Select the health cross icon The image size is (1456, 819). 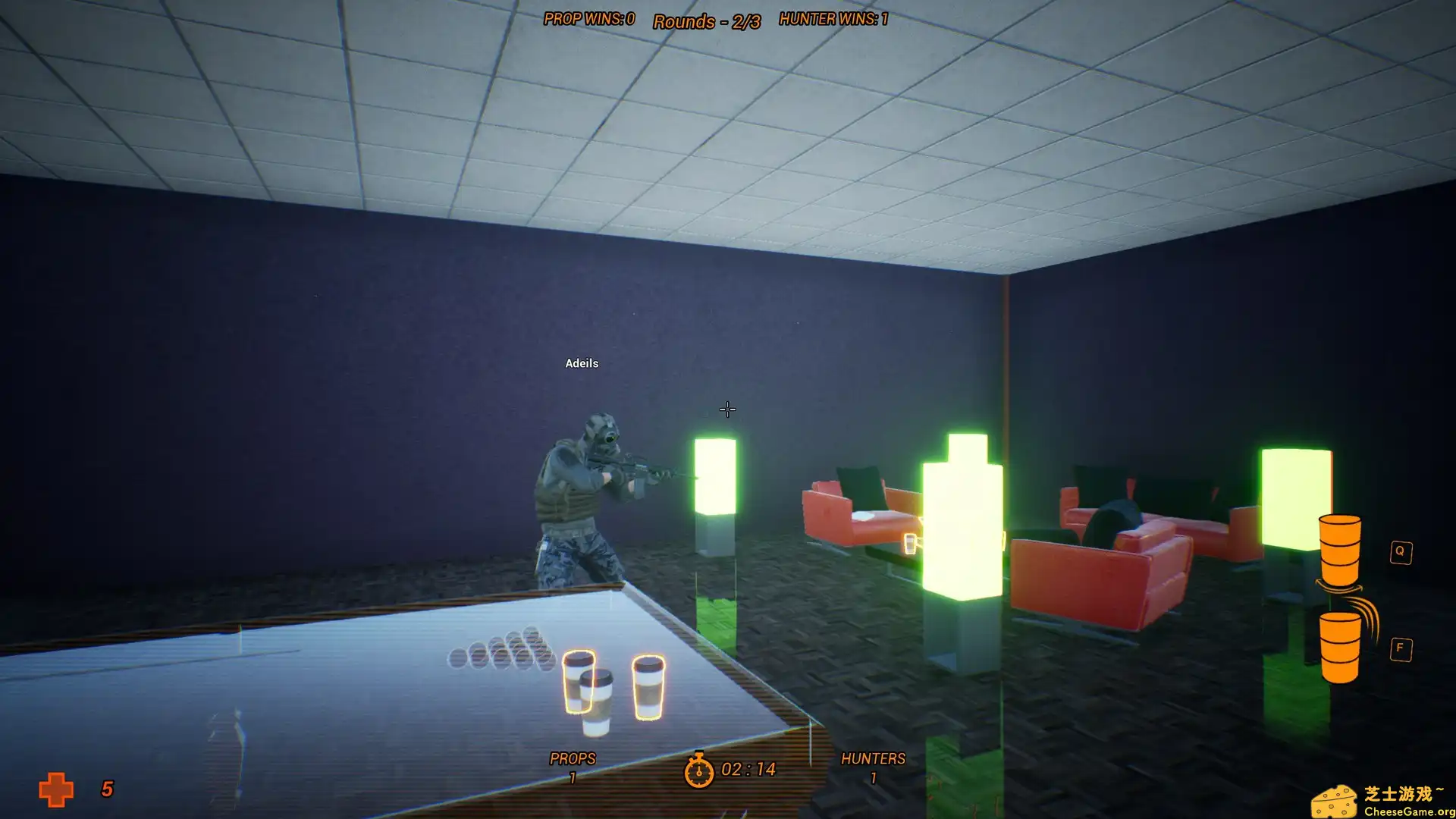pyautogui.click(x=57, y=789)
